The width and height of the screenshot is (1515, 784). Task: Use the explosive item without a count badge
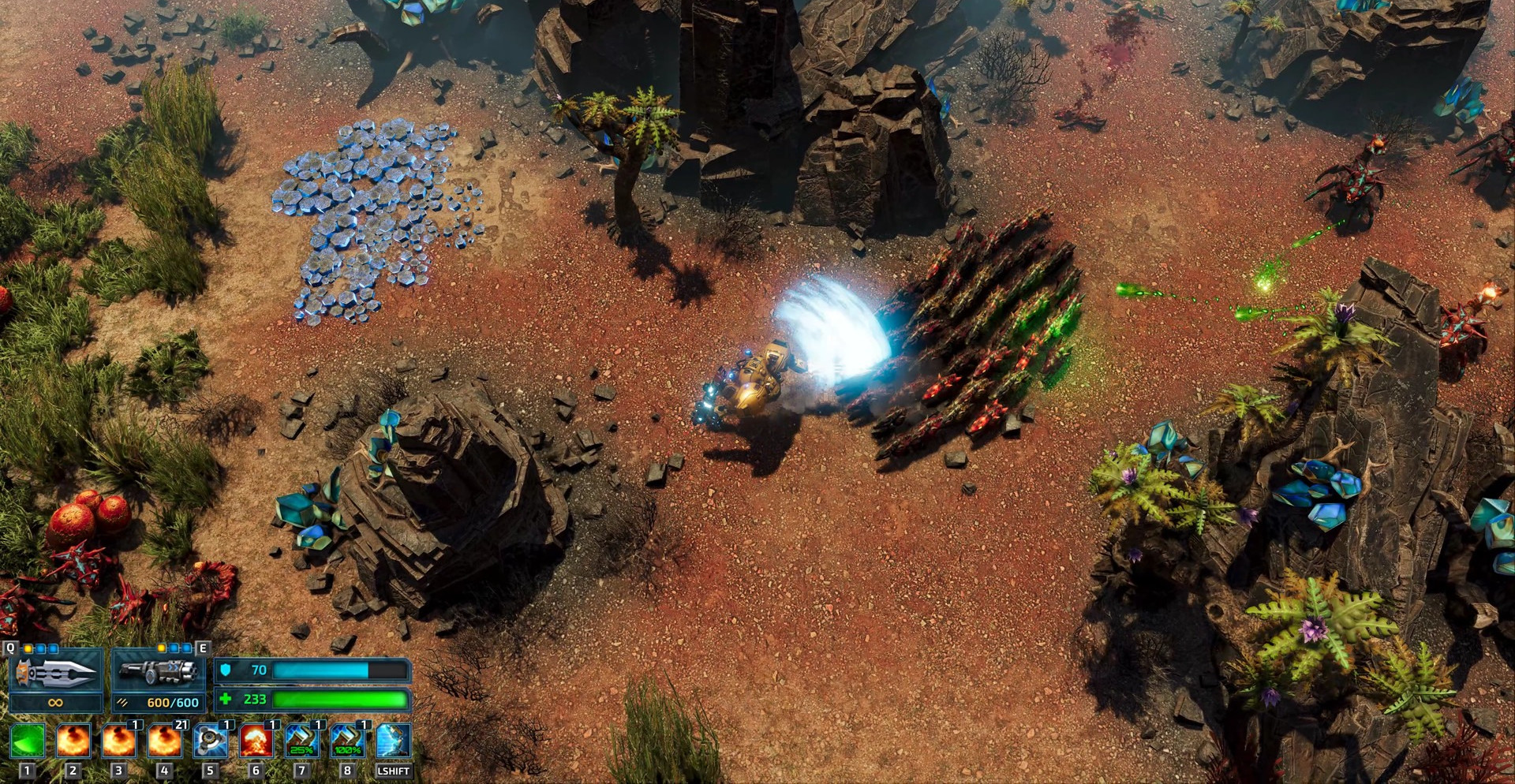[73, 741]
